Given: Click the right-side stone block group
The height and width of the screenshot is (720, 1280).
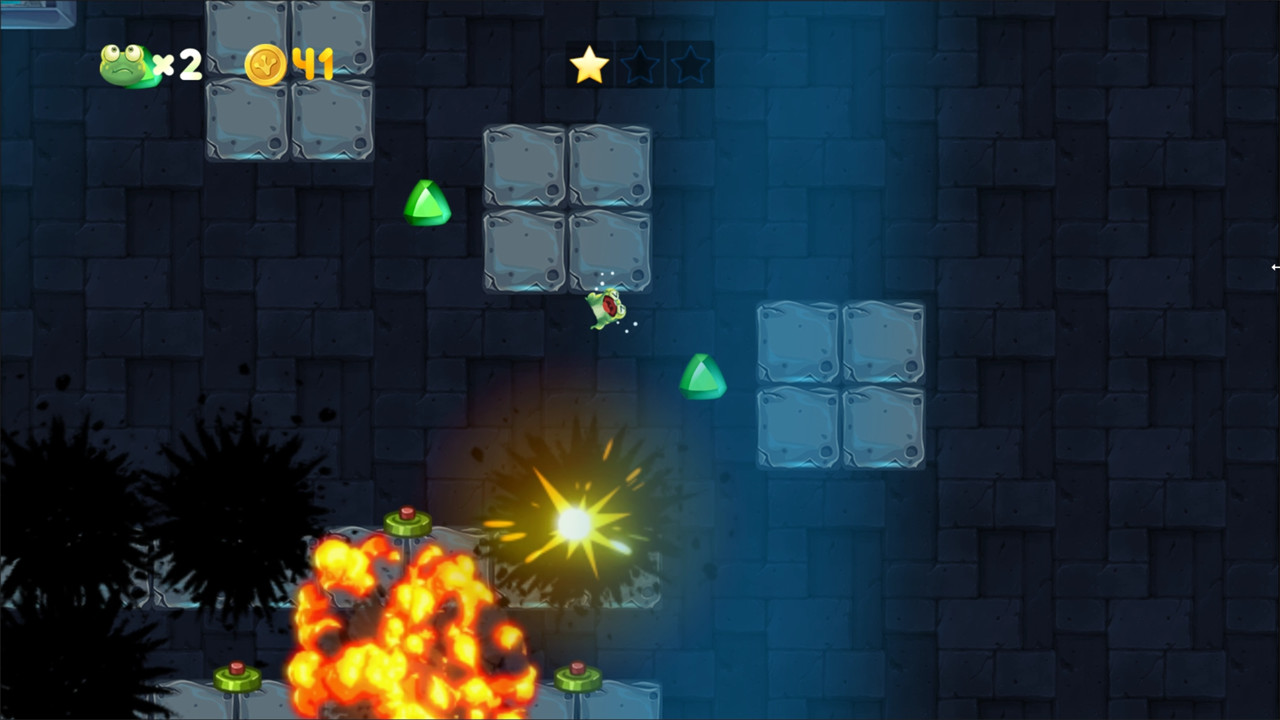Looking at the screenshot, I should tap(842, 383).
